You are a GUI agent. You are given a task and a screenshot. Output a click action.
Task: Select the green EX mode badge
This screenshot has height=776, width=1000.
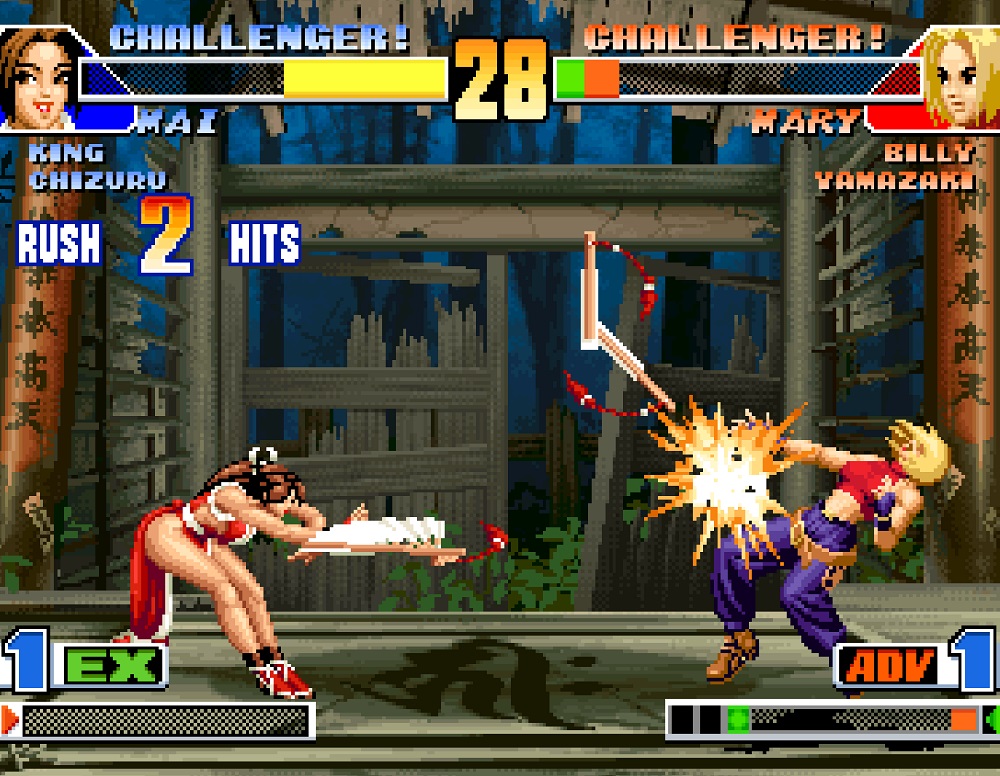pos(113,665)
